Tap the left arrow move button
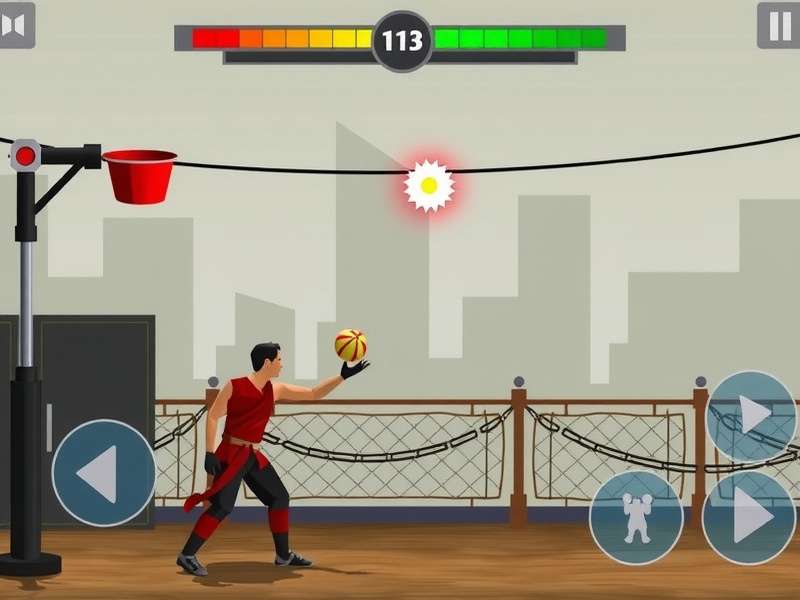The image size is (800, 600). [x=103, y=473]
